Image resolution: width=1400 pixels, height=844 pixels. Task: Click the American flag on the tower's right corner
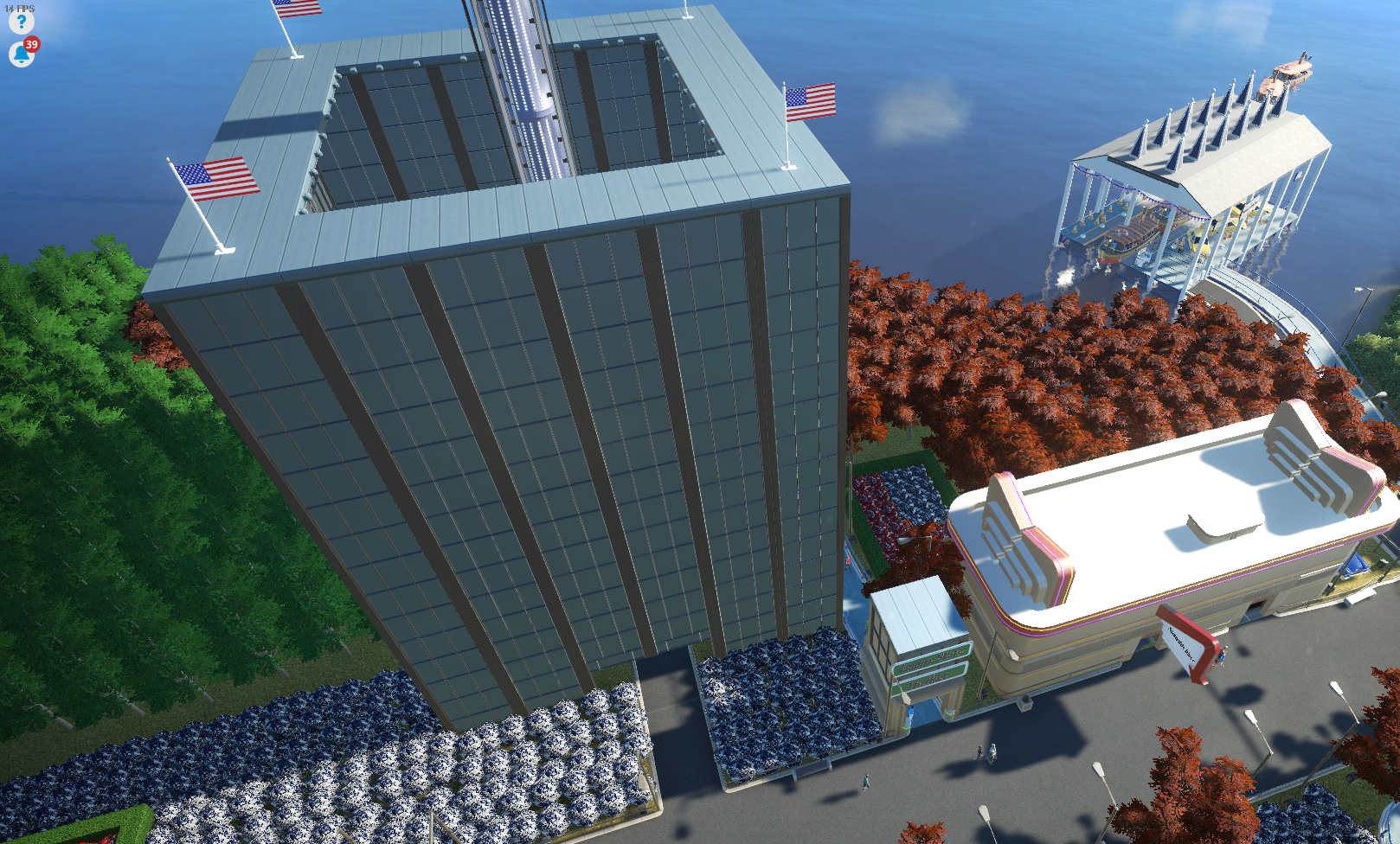(811, 102)
